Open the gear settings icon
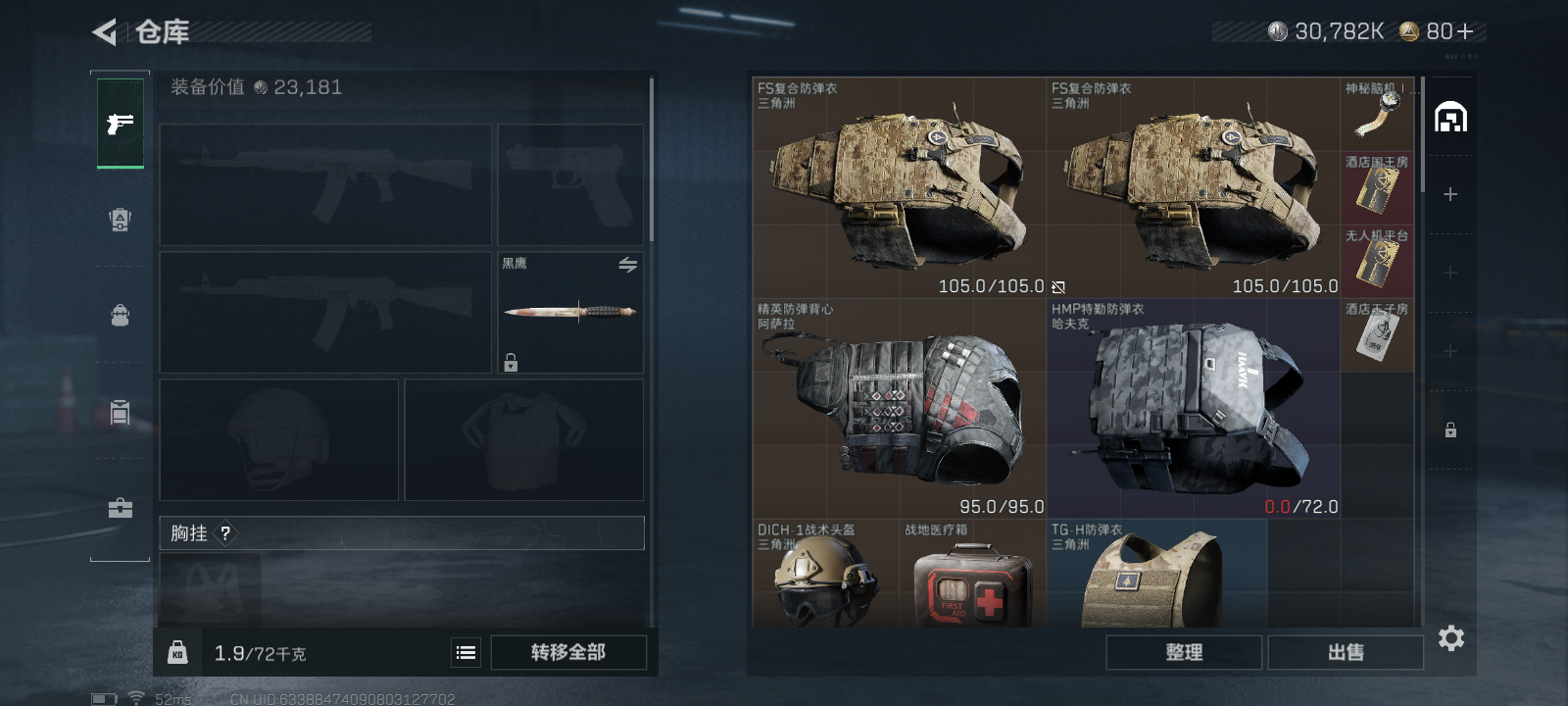 tap(1450, 638)
